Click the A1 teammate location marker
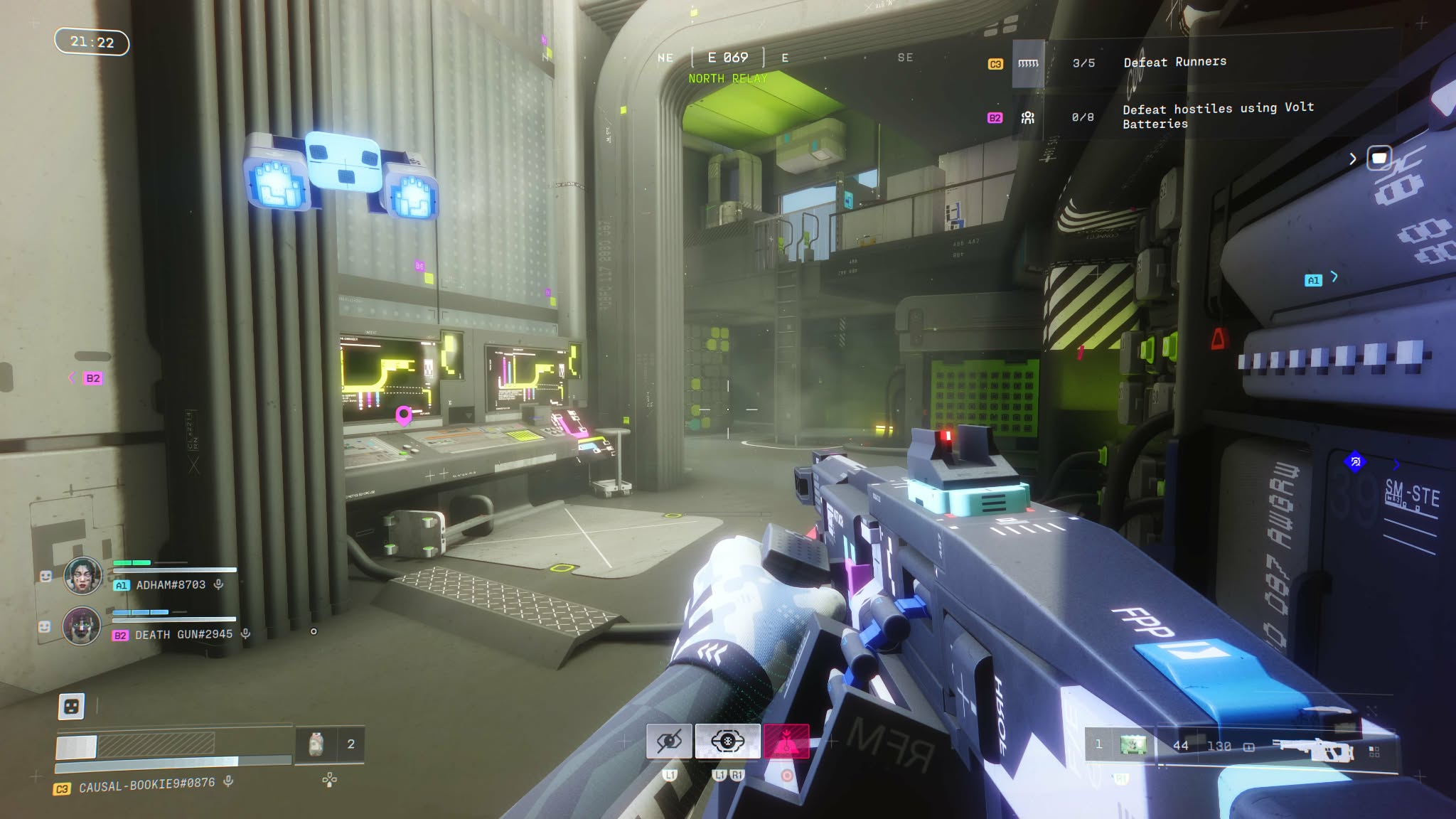 tap(1313, 280)
